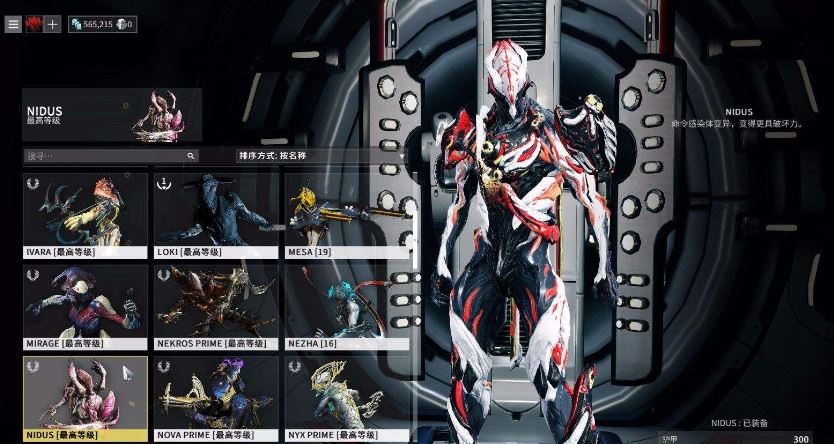
Task: Click the player avatar glyph icon
Action: [33, 24]
